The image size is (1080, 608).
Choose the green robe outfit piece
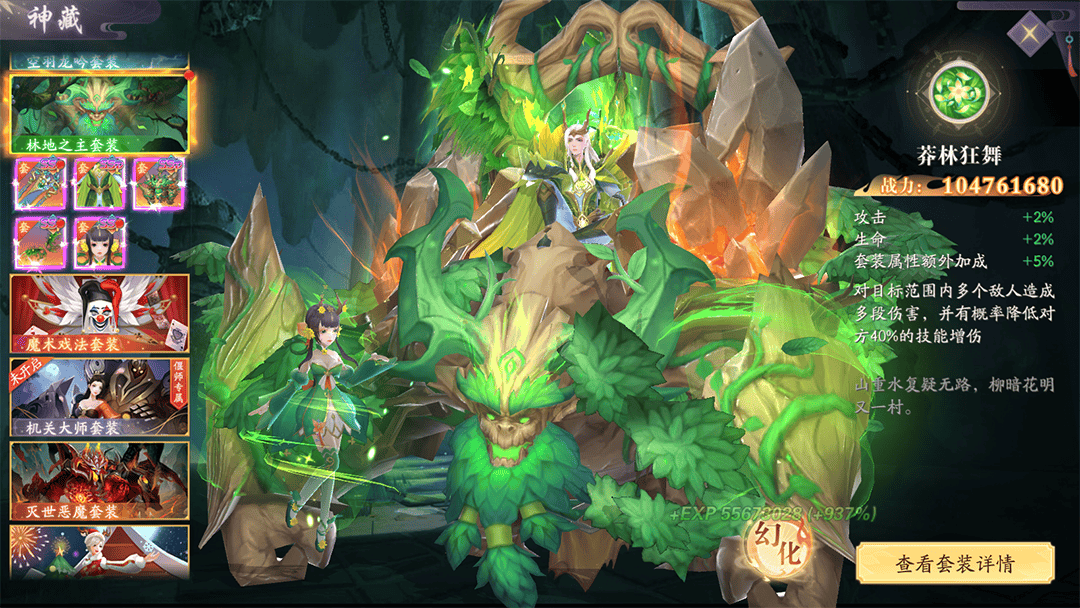coord(99,184)
